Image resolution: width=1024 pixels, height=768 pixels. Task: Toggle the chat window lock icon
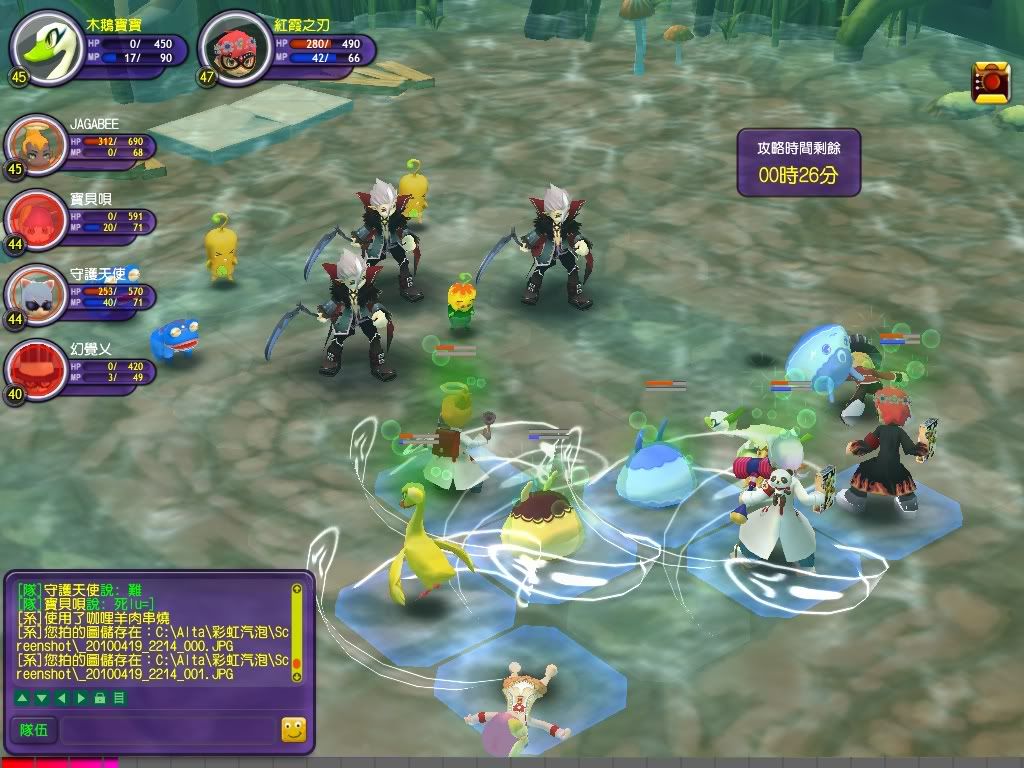pos(100,697)
